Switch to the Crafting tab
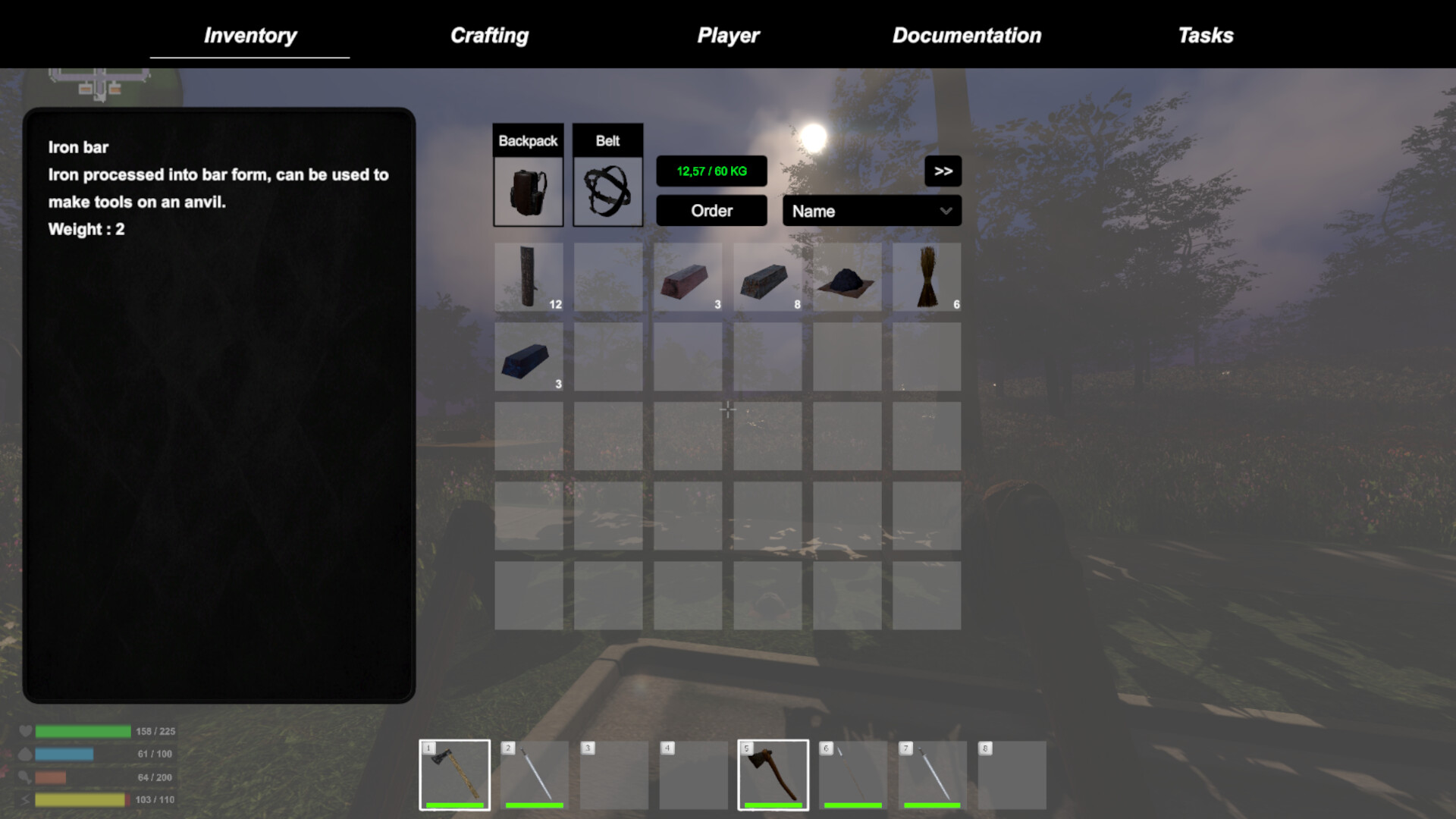This screenshot has width=1456, height=819. click(490, 35)
